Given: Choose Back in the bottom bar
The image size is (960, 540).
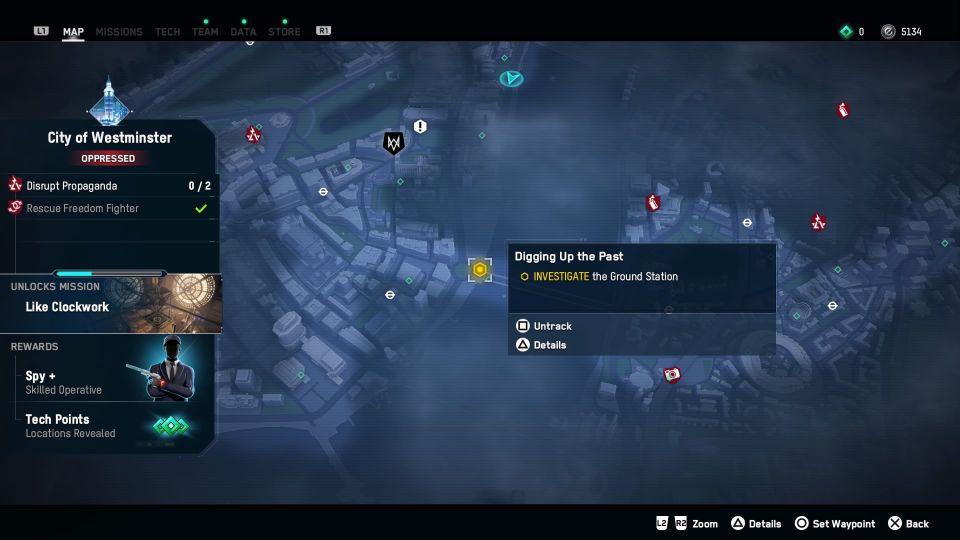Looking at the screenshot, I should 909,524.
